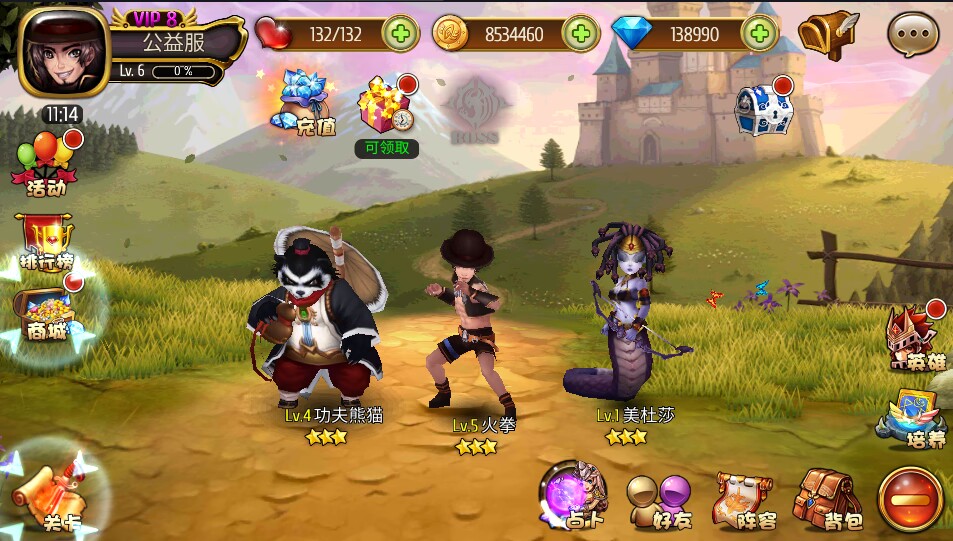Open the mailbox icon

point(827,34)
